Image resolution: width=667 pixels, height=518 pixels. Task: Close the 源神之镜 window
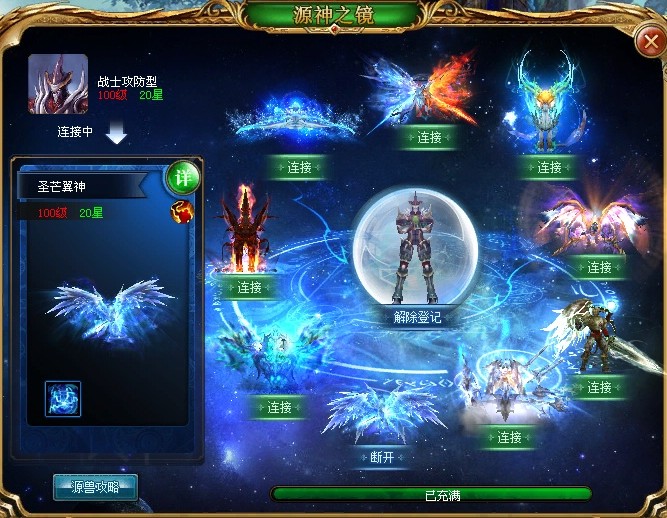[648, 42]
